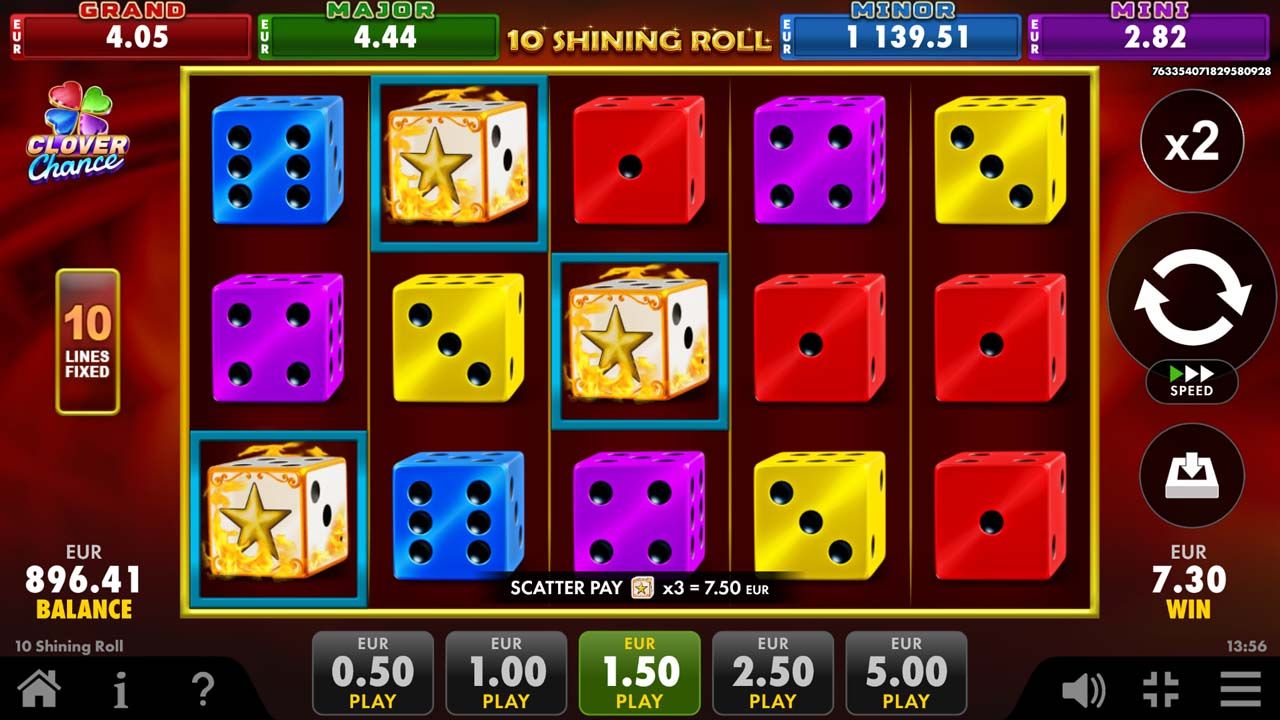Open the hamburger menu
The height and width of the screenshot is (720, 1280).
tap(1240, 689)
